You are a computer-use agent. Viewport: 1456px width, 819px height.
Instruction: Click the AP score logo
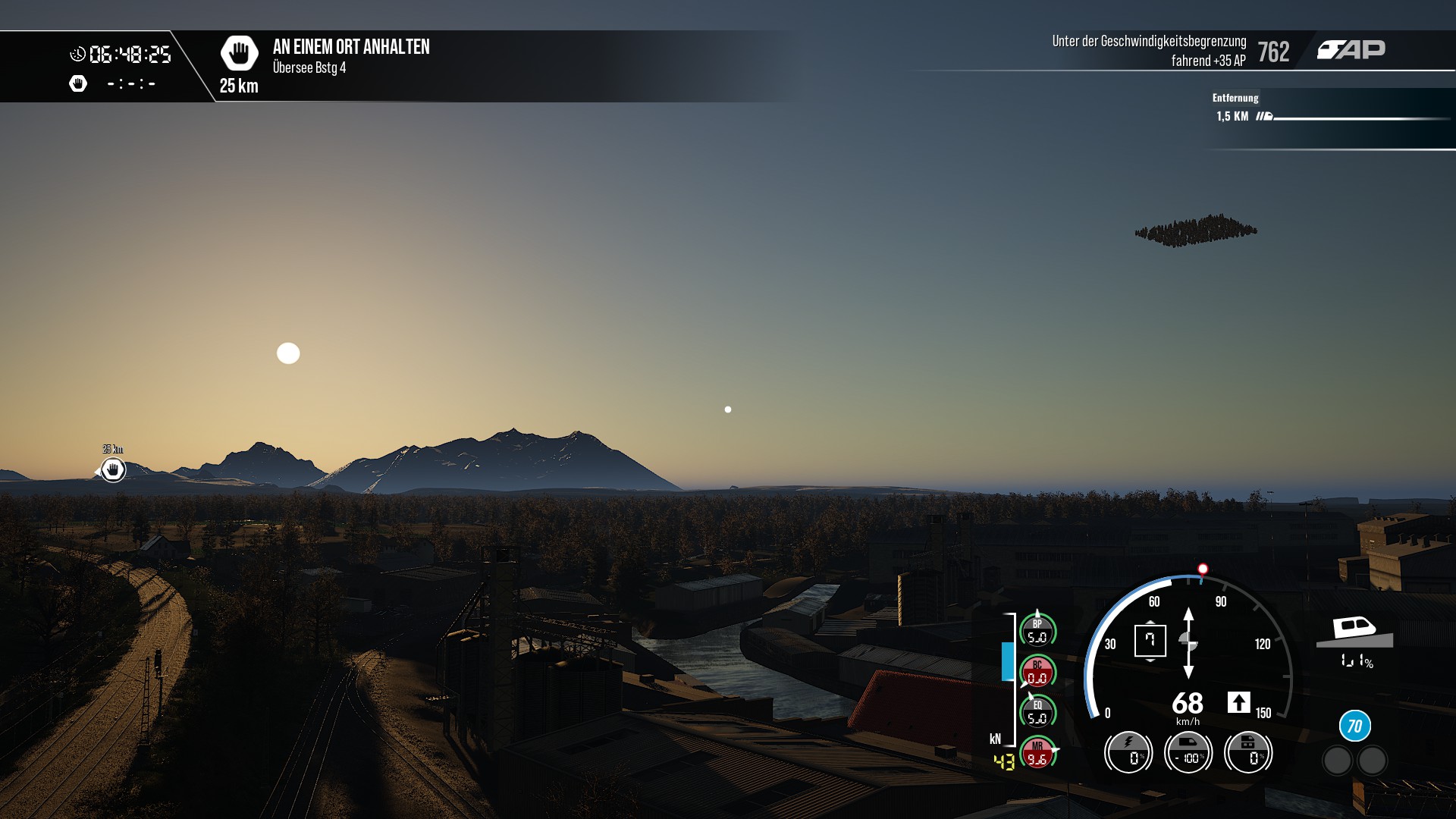point(1351,50)
